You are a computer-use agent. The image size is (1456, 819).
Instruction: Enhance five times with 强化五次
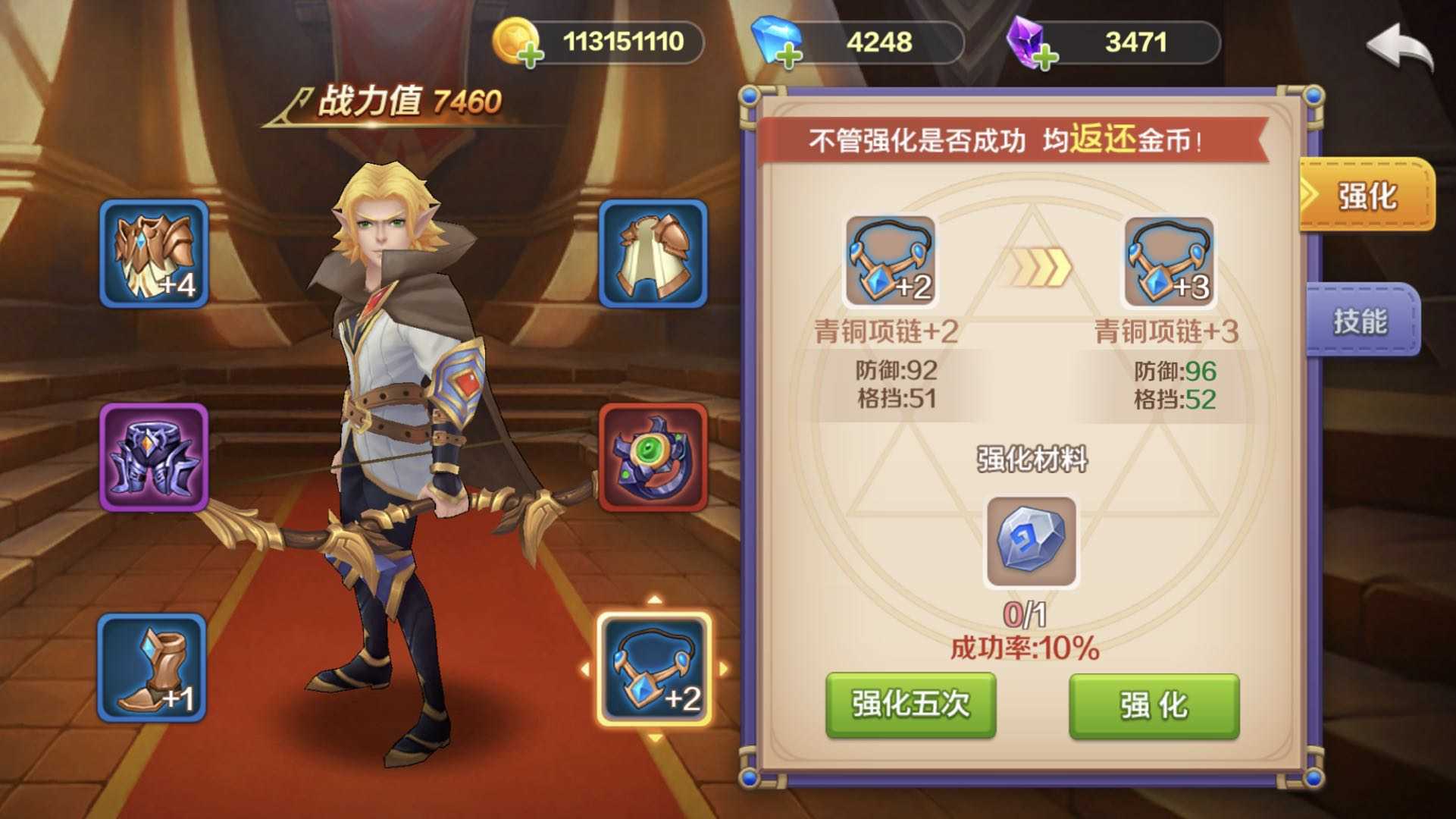910,704
